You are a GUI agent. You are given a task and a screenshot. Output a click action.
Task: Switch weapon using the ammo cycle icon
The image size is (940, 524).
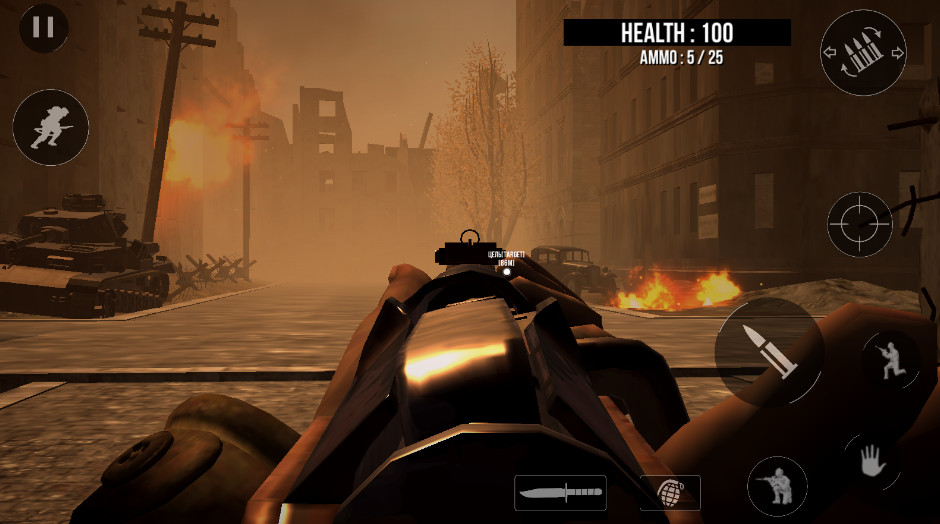pyautogui.click(x=862, y=53)
